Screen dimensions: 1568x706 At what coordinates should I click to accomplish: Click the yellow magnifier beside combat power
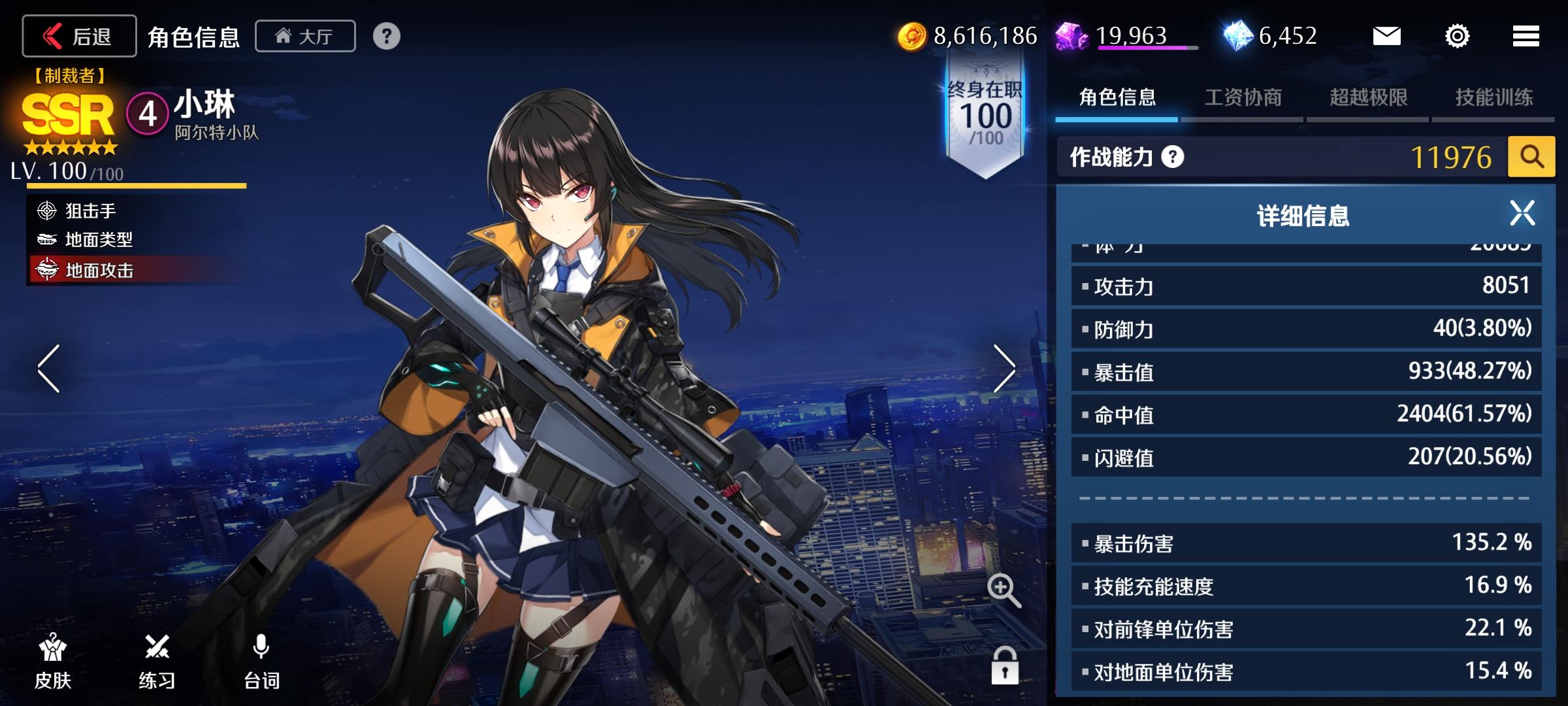(1531, 157)
